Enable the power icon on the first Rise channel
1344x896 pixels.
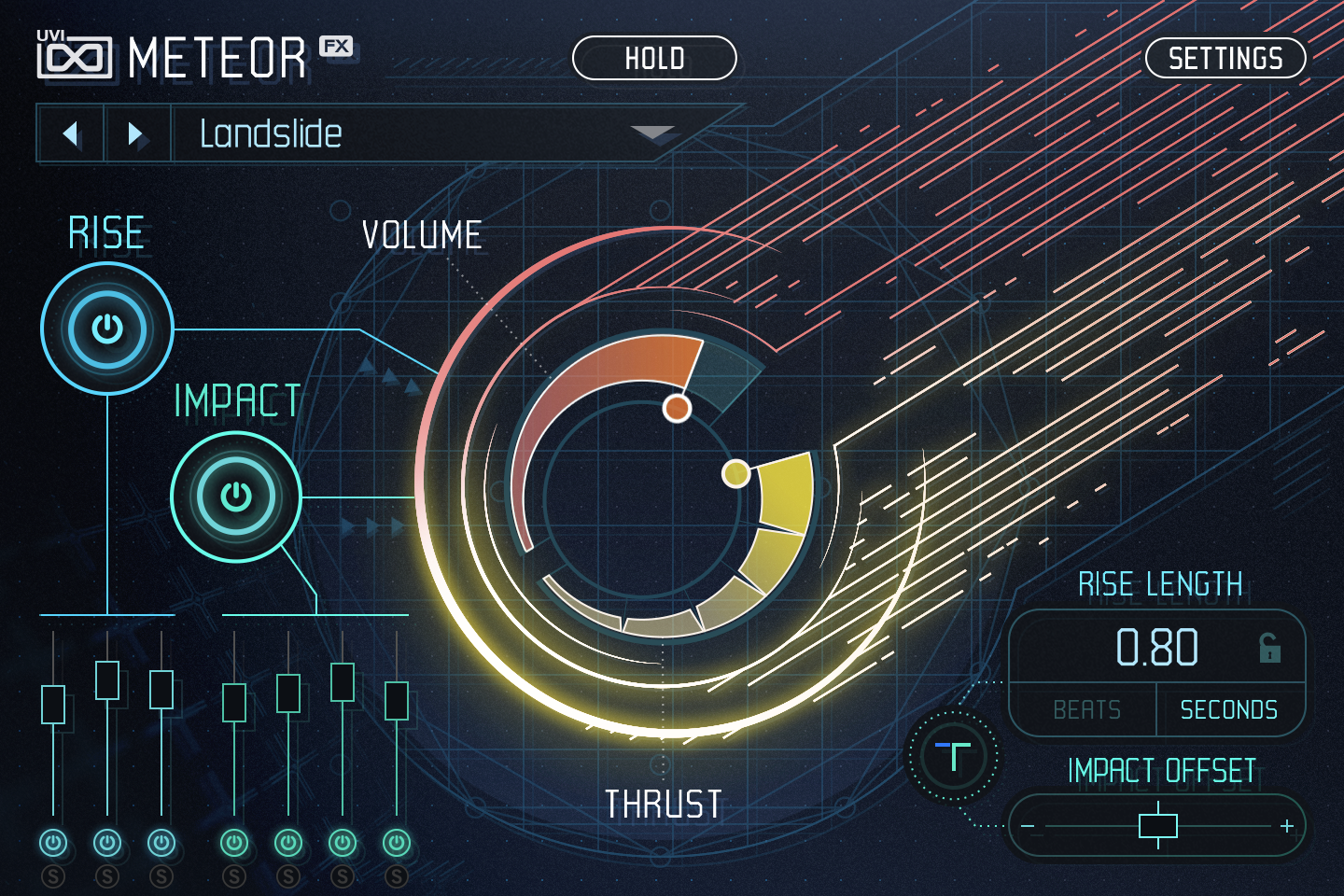(53, 842)
